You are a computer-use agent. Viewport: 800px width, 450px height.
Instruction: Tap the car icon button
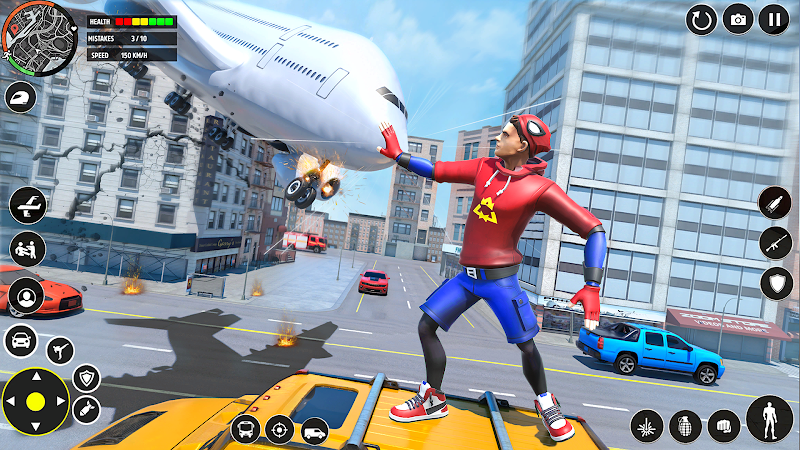tap(21, 339)
